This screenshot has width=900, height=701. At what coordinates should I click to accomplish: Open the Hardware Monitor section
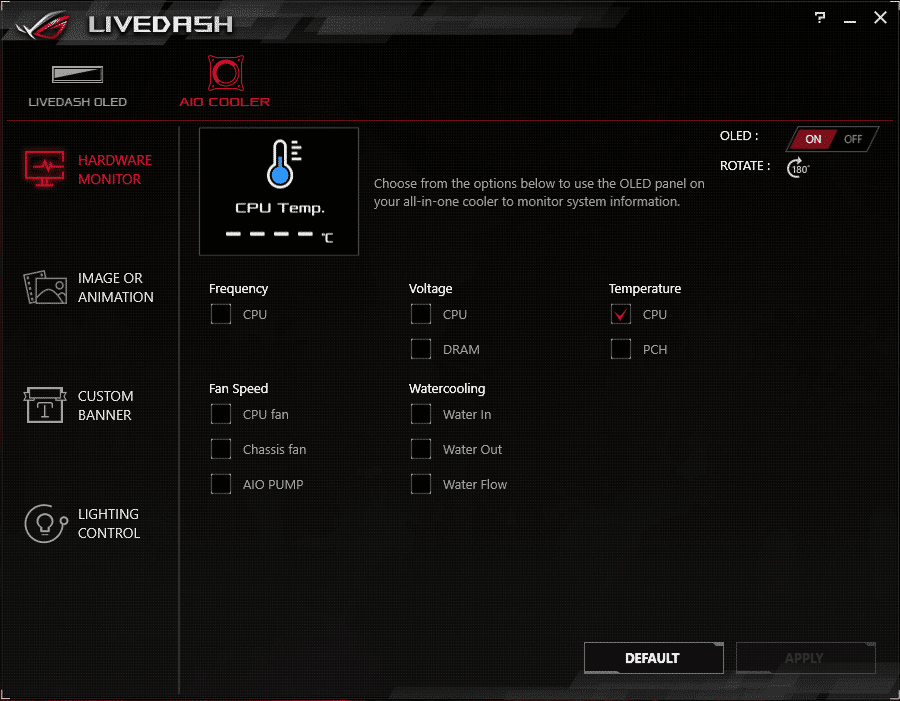coord(87,169)
